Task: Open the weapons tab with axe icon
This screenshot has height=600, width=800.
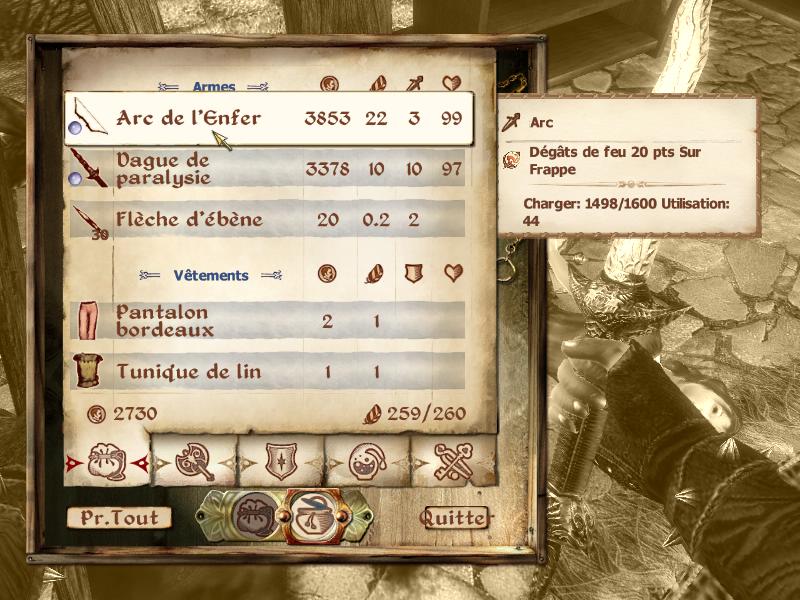Action: point(193,462)
